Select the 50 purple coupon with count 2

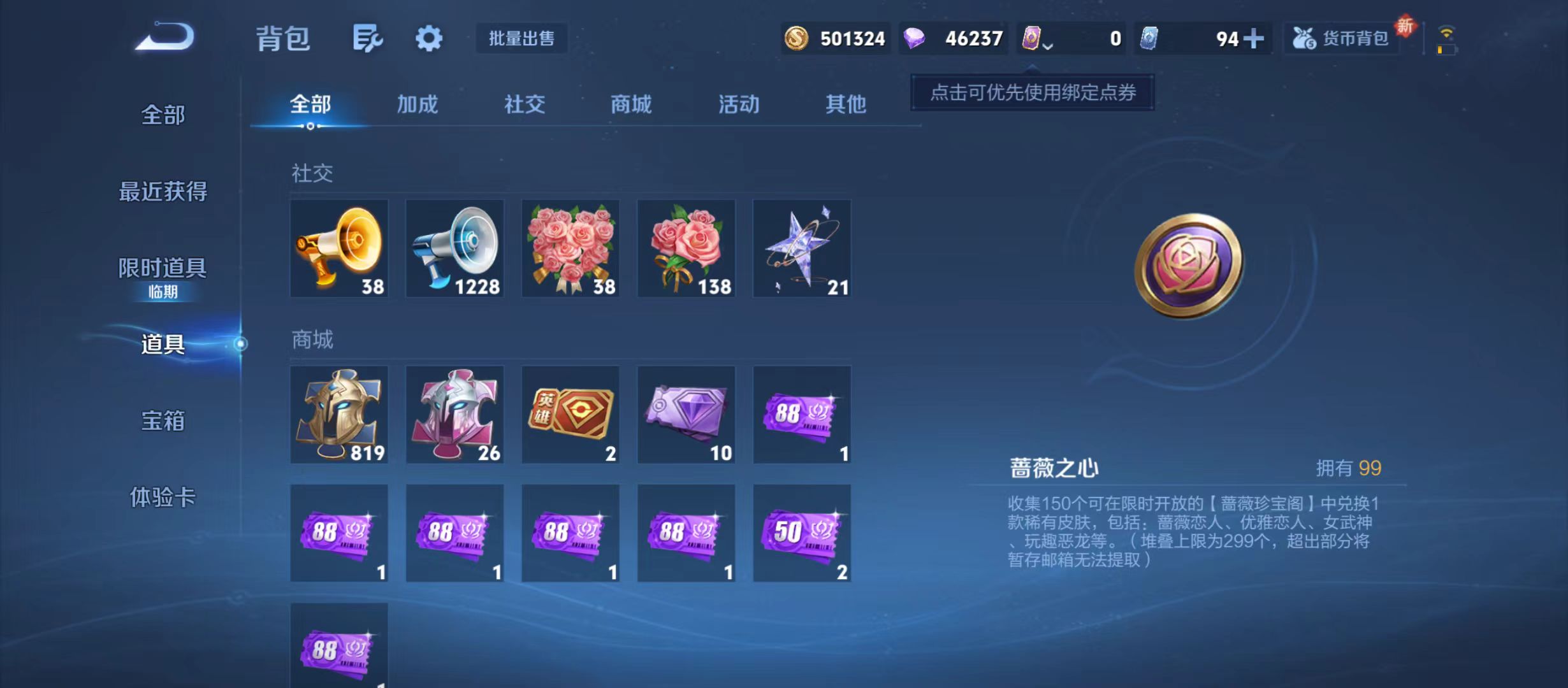[802, 534]
